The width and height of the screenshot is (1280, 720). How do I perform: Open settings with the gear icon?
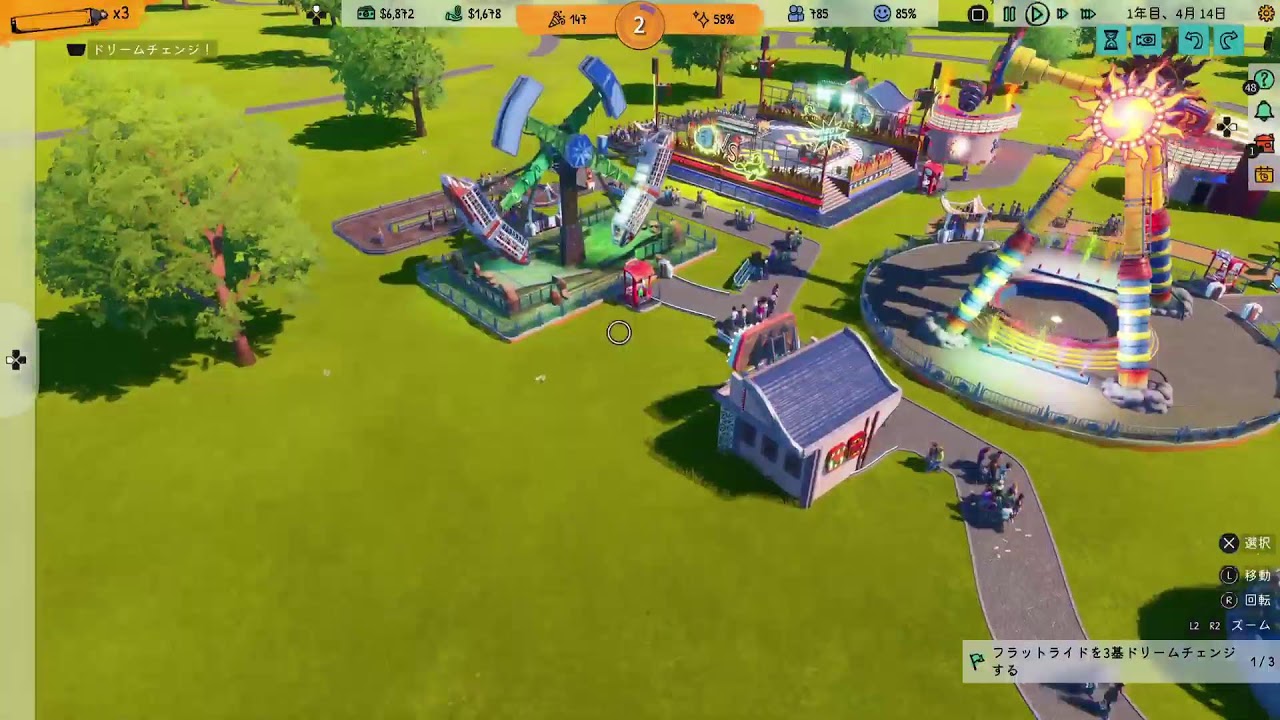pyautogui.click(x=1265, y=13)
